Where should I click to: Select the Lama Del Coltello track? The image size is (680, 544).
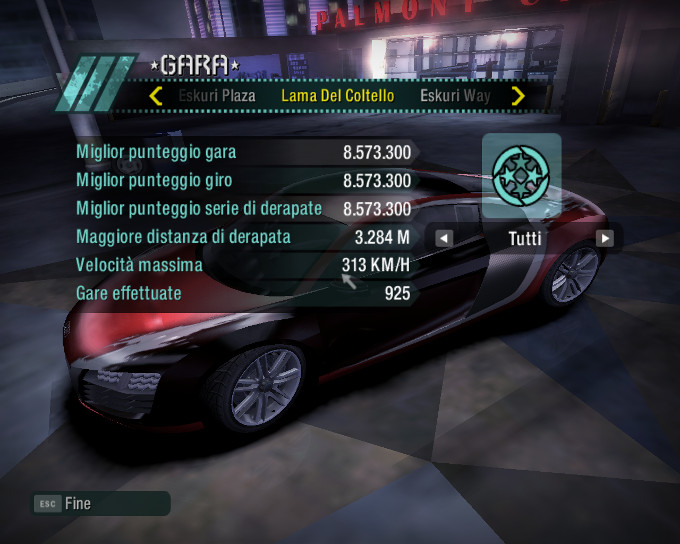[337, 97]
